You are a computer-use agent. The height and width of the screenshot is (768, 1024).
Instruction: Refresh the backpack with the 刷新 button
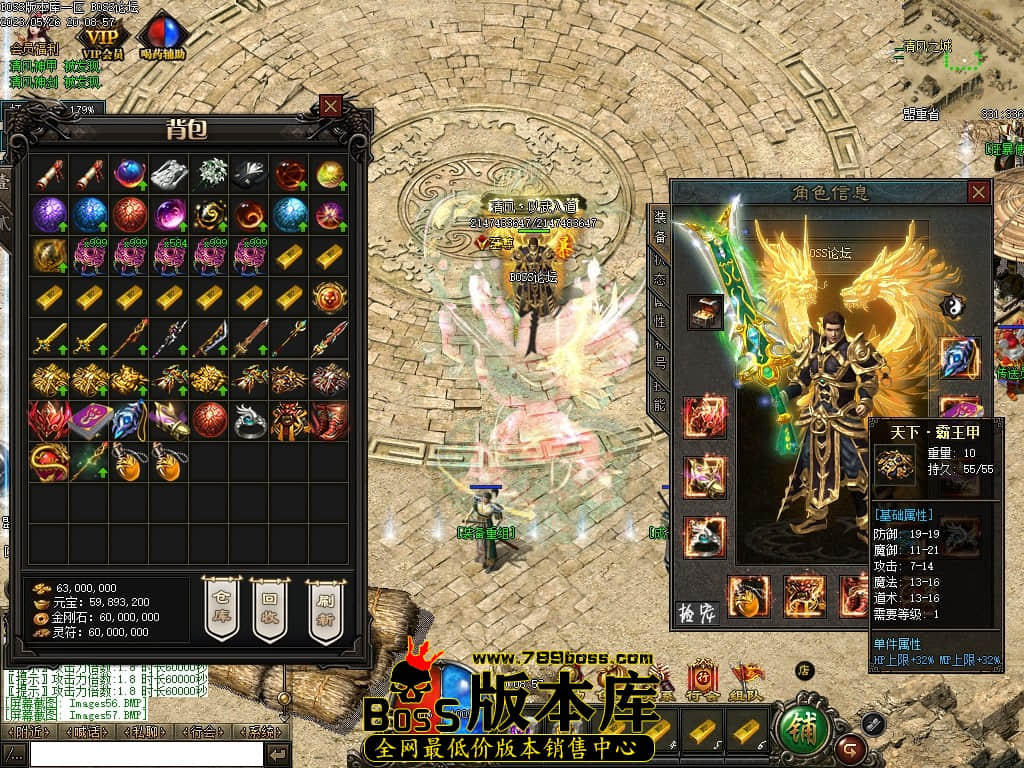[324, 607]
